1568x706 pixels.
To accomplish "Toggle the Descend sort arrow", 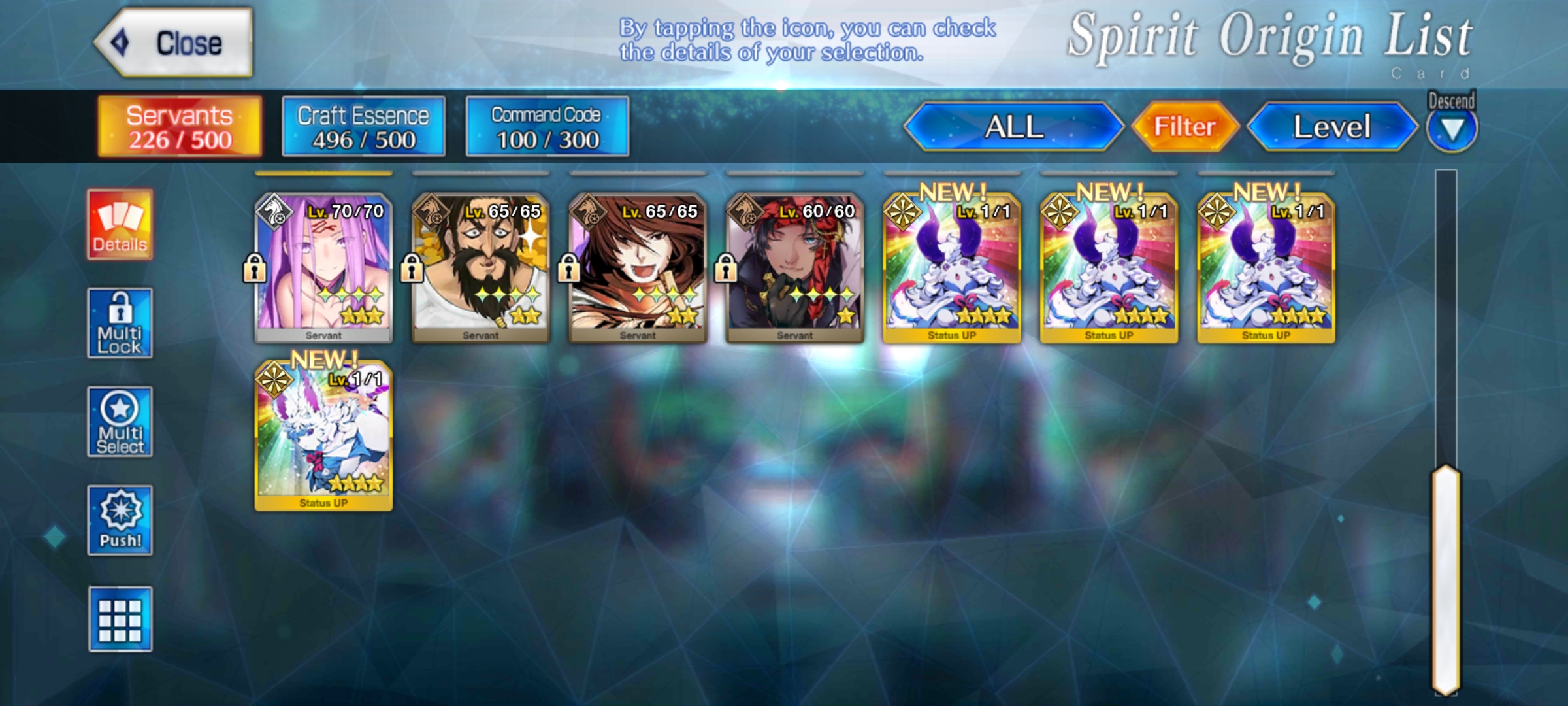I will 1452,129.
